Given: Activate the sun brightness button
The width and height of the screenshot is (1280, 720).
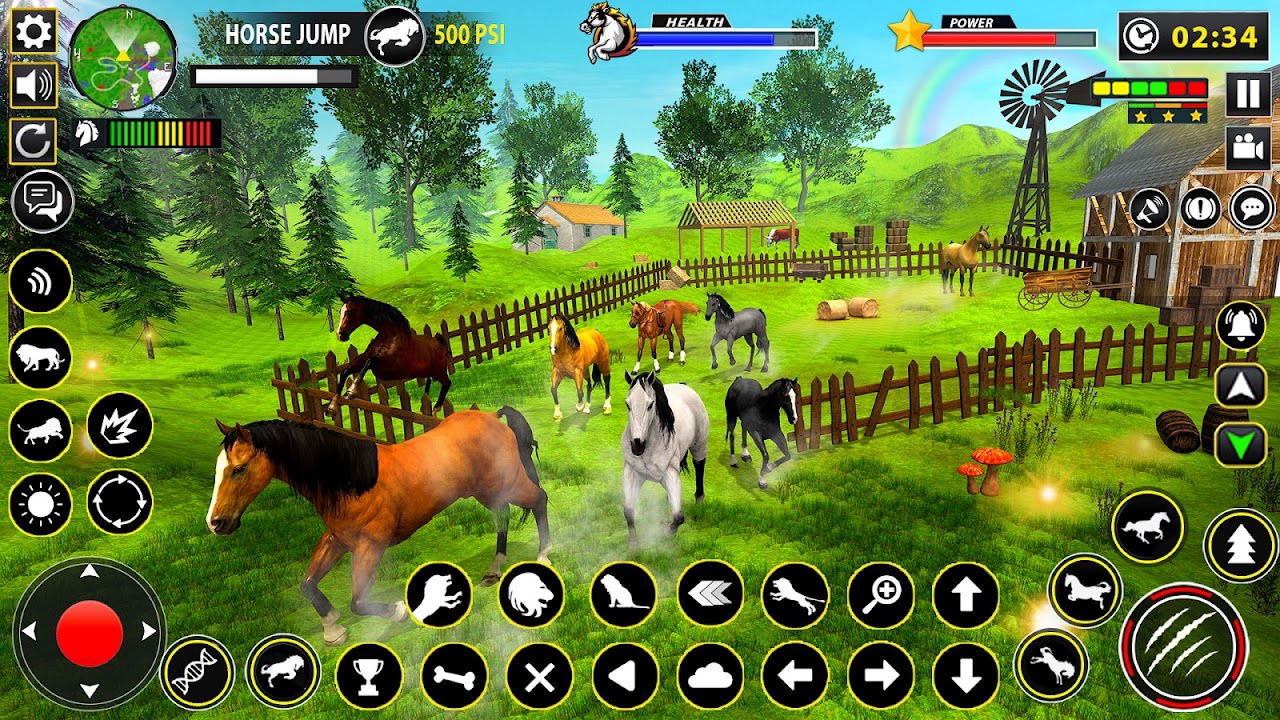Looking at the screenshot, I should [41, 503].
